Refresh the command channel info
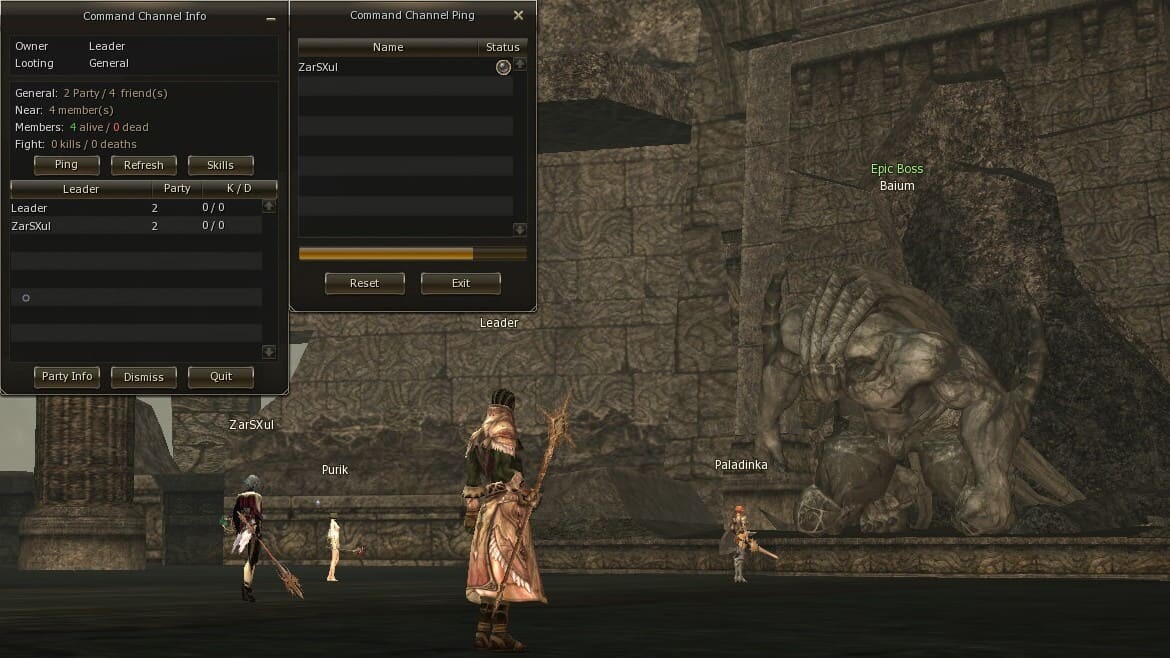Image resolution: width=1170 pixels, height=658 pixels. [x=143, y=165]
